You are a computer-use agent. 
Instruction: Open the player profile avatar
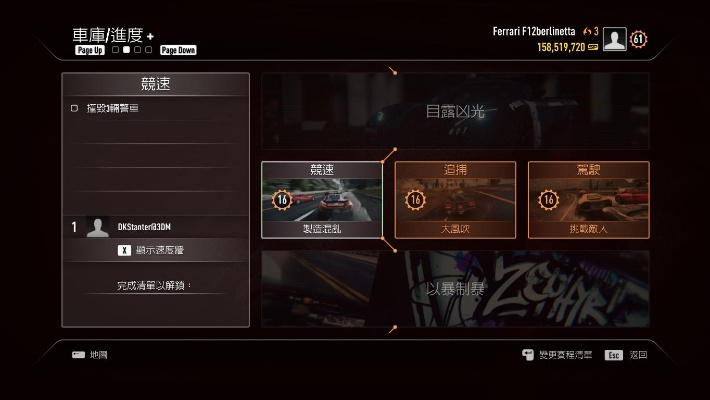pyautogui.click(x=614, y=39)
